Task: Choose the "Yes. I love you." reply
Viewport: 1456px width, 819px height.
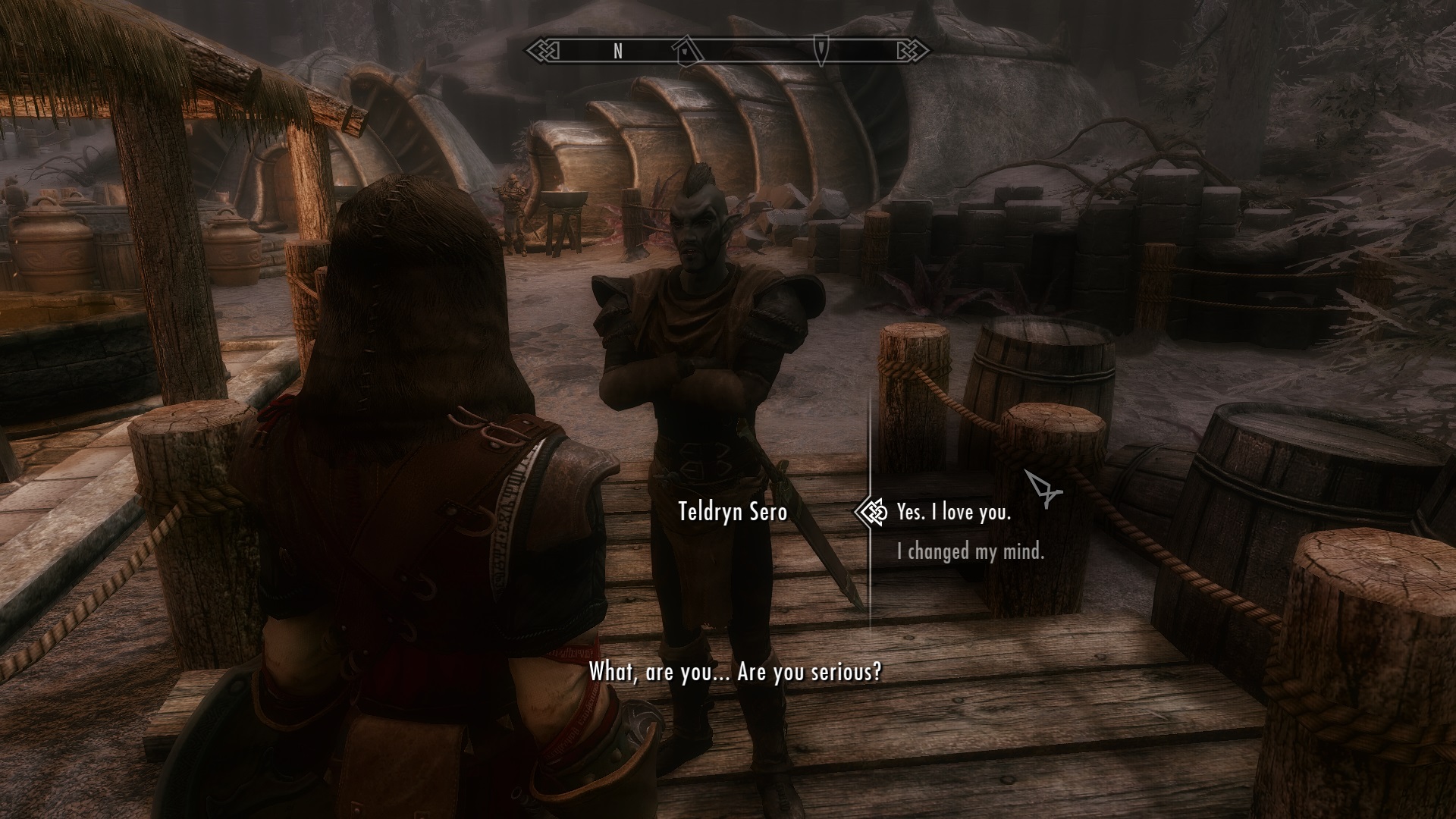Action: 953,513
